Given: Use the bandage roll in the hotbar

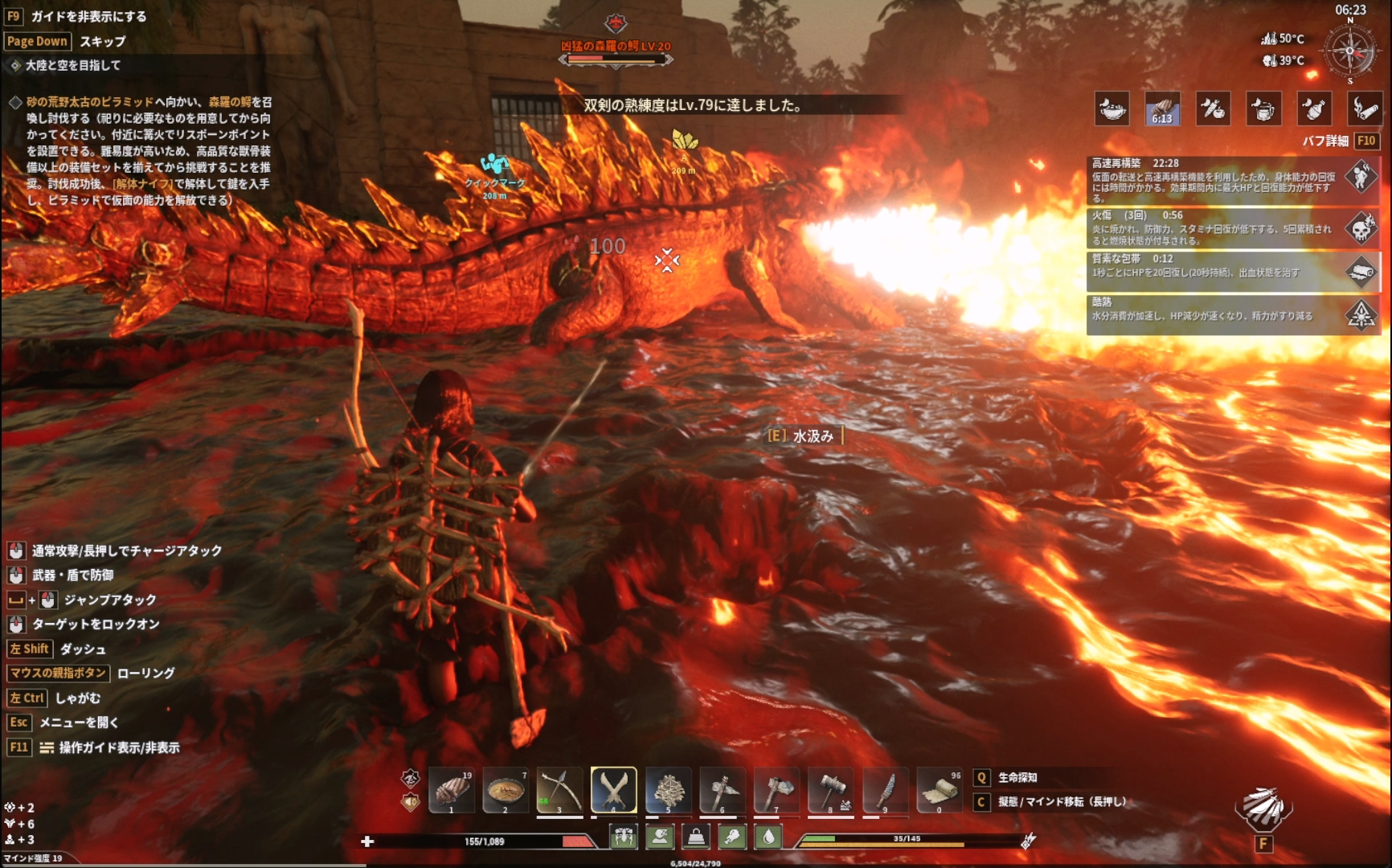Looking at the screenshot, I should pyautogui.click(x=939, y=791).
